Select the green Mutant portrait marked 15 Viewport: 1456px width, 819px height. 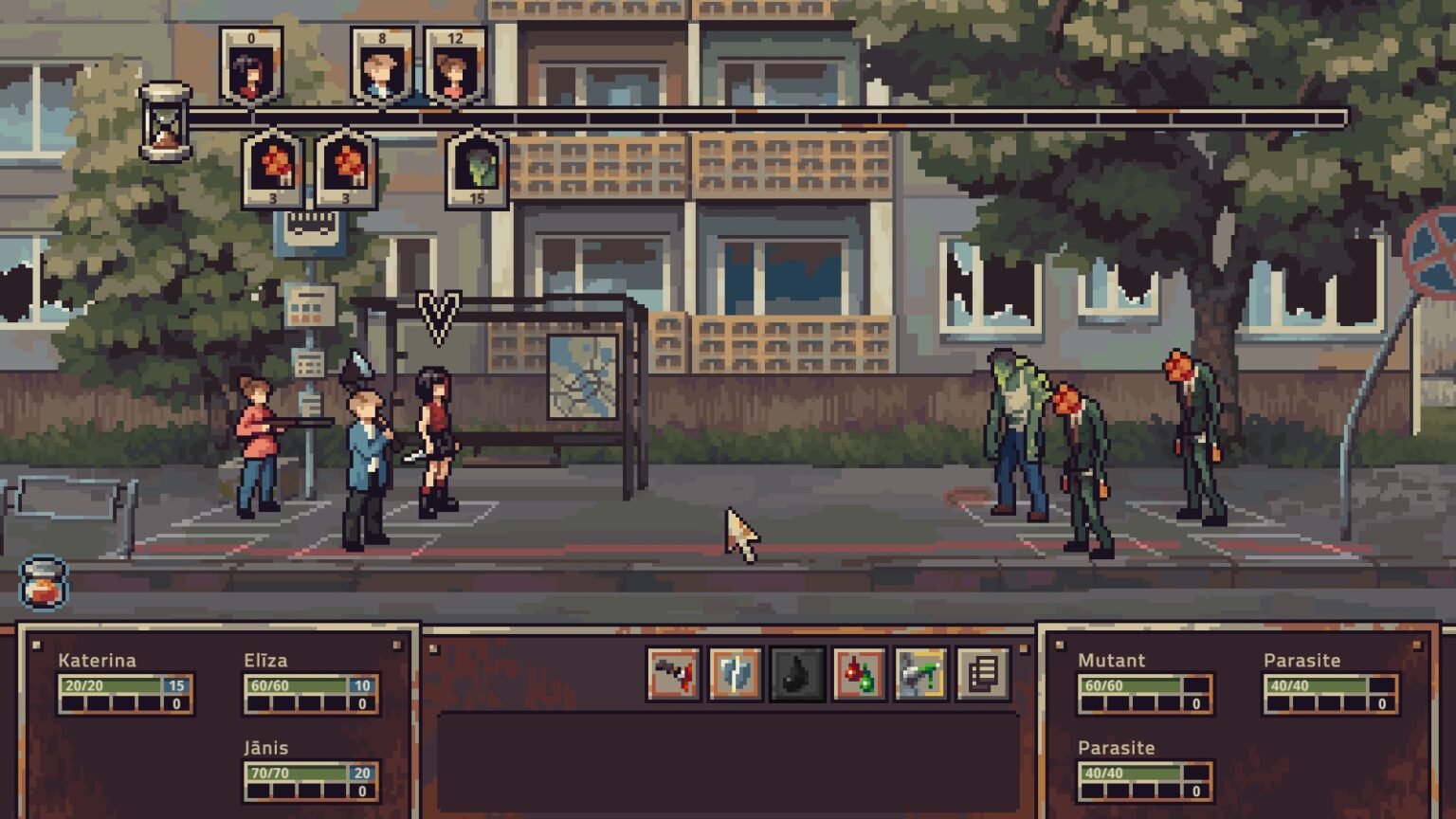tap(475, 171)
